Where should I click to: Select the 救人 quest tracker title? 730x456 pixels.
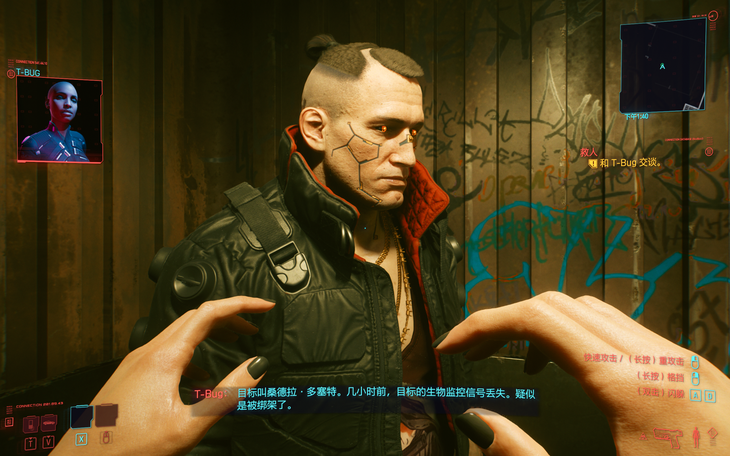point(589,152)
